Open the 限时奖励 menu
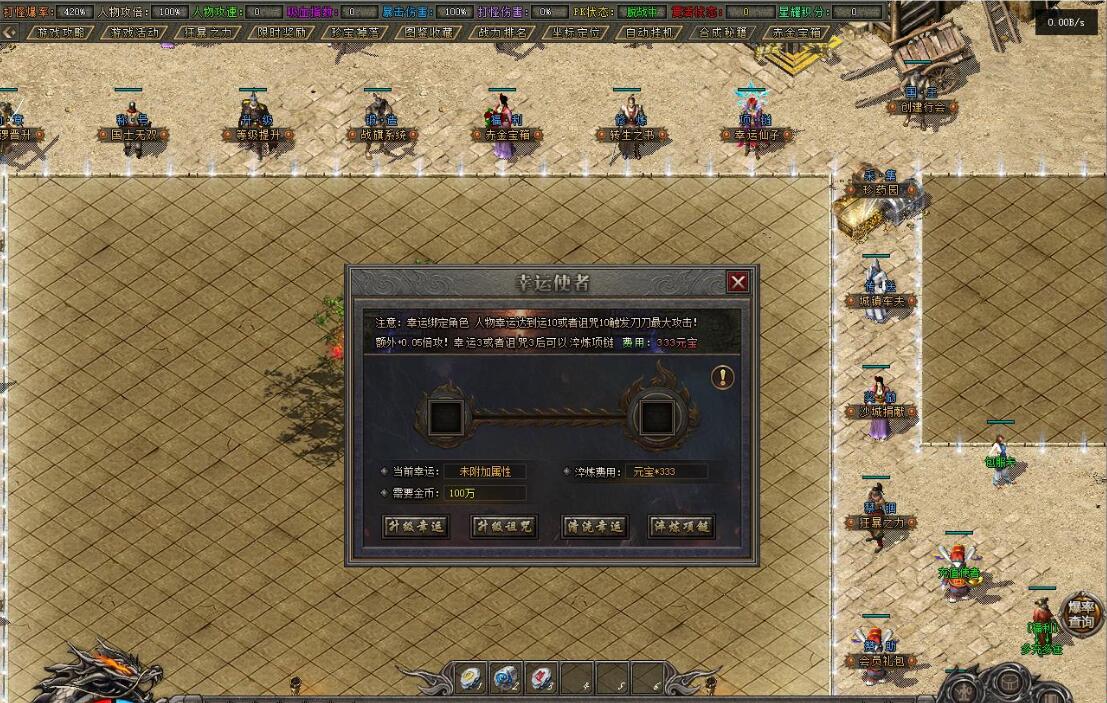This screenshot has height=703, width=1107. click(281, 32)
